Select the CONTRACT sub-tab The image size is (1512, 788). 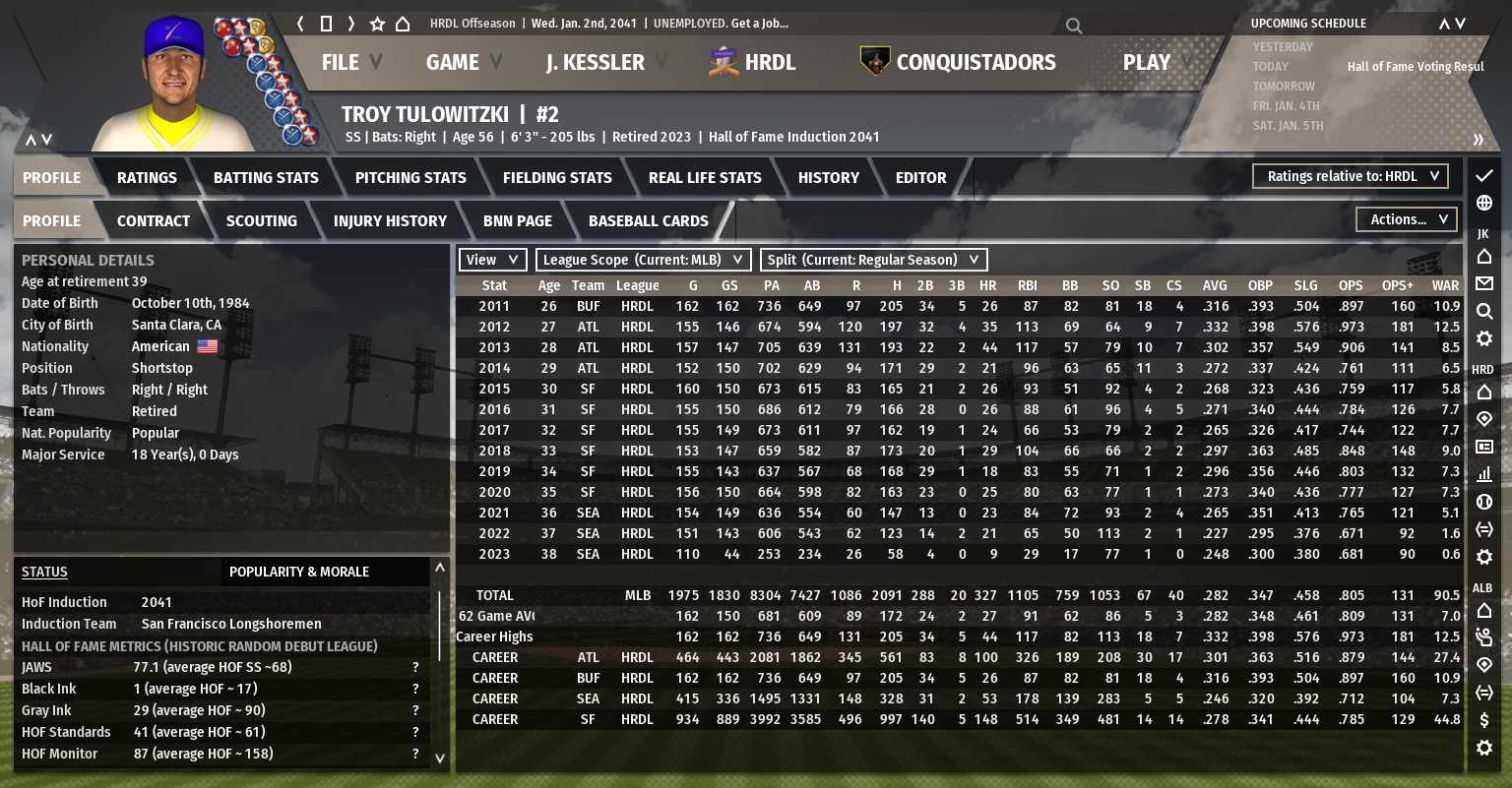point(154,221)
